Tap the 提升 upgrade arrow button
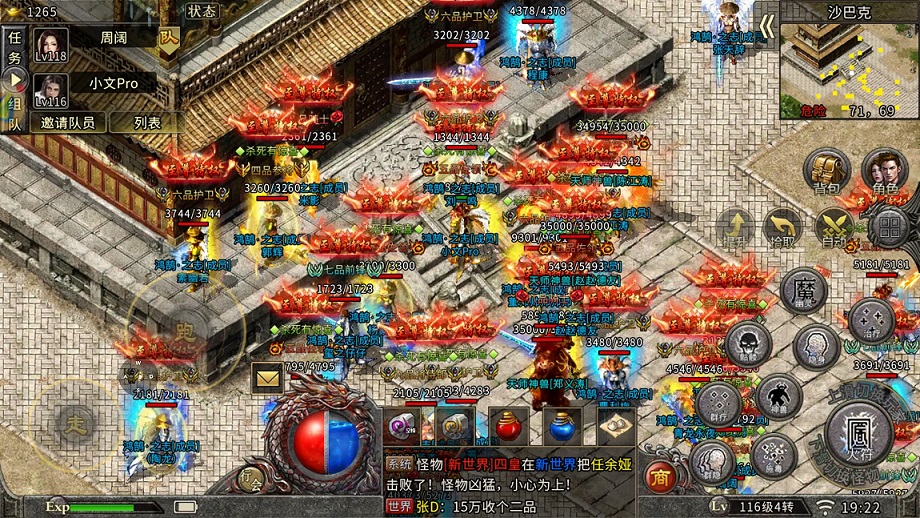920x518 pixels. (735, 228)
